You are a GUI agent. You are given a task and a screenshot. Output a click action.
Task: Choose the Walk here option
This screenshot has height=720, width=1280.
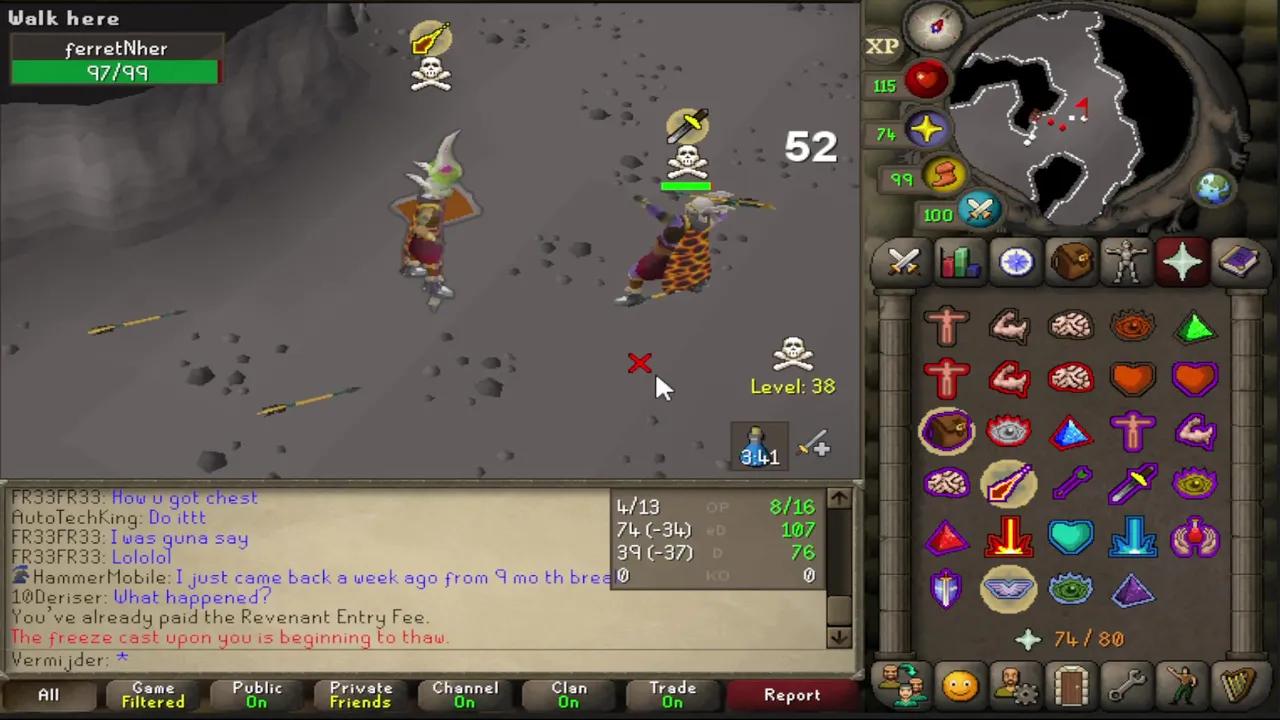click(x=64, y=17)
